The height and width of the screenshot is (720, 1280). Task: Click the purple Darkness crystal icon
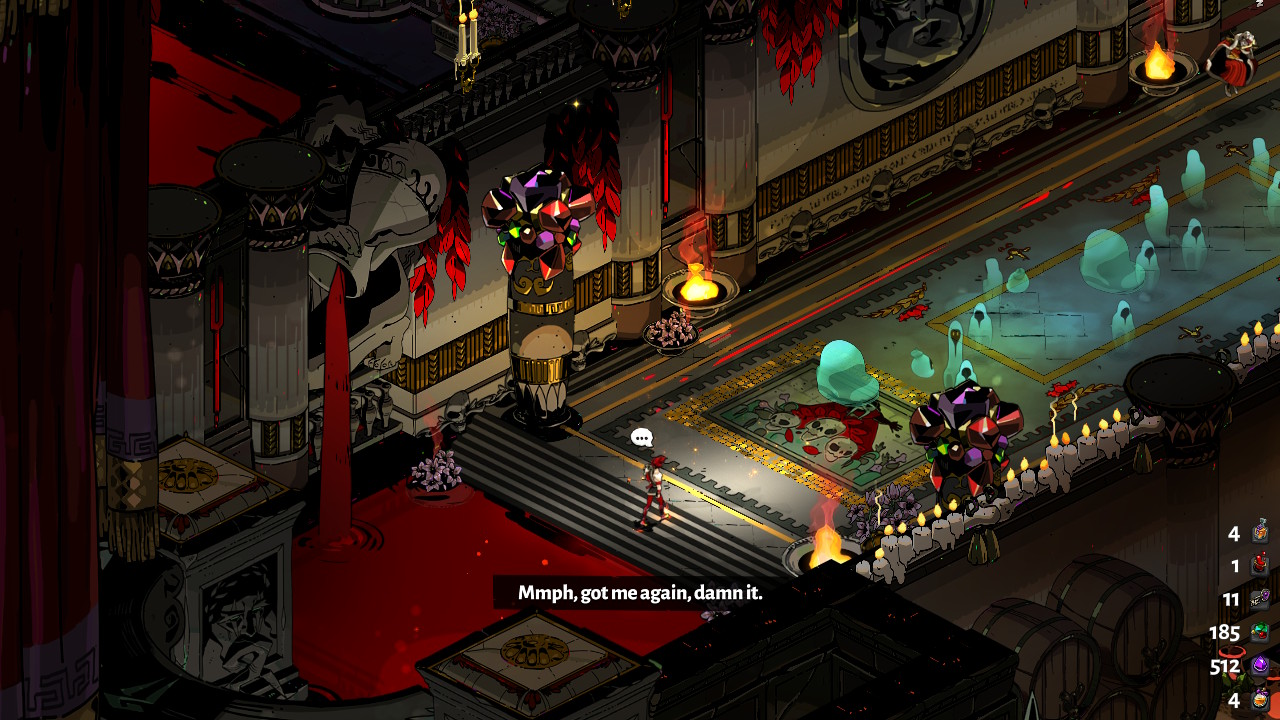point(1261,666)
